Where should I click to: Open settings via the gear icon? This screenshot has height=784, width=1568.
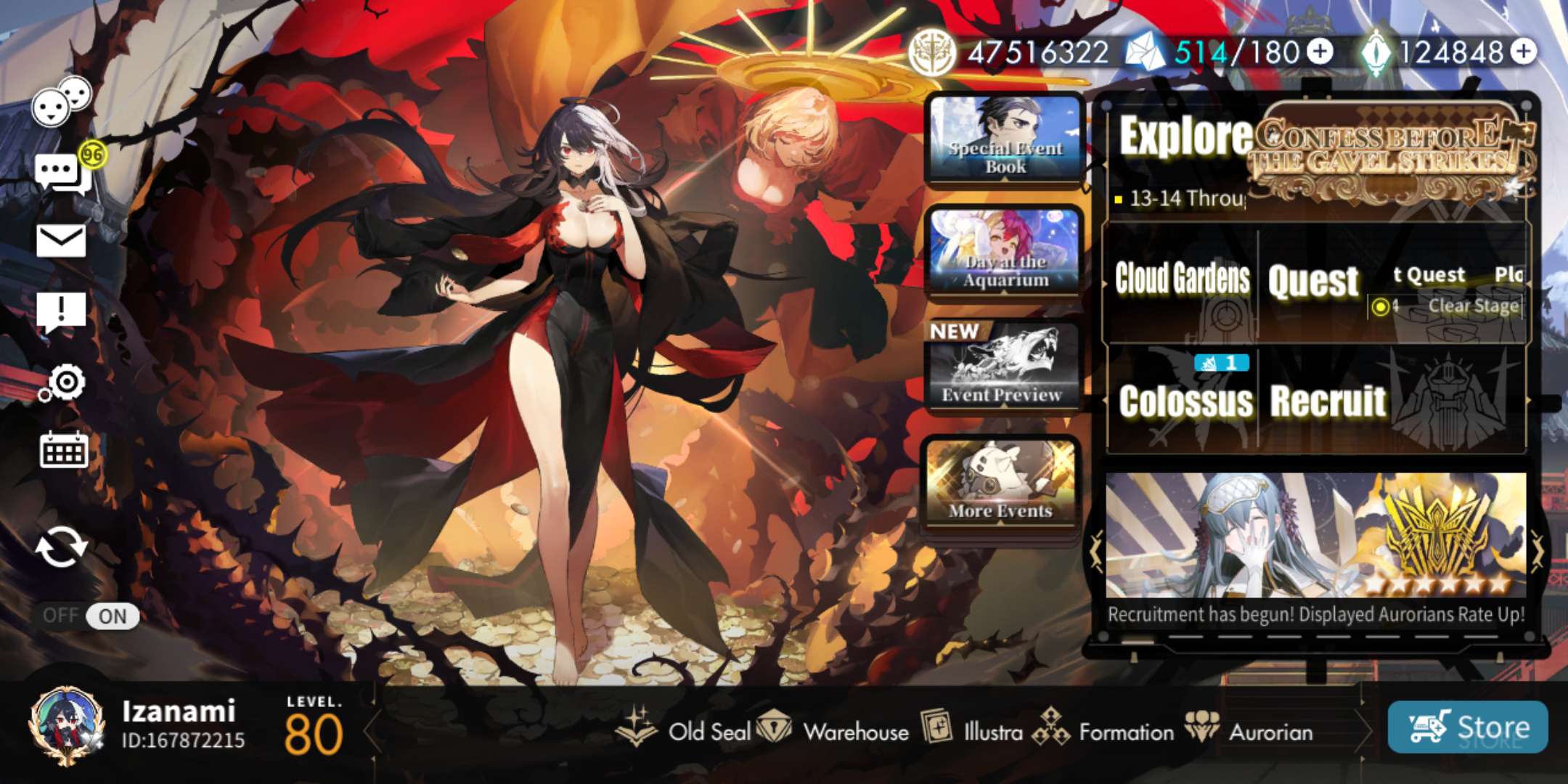tap(65, 383)
